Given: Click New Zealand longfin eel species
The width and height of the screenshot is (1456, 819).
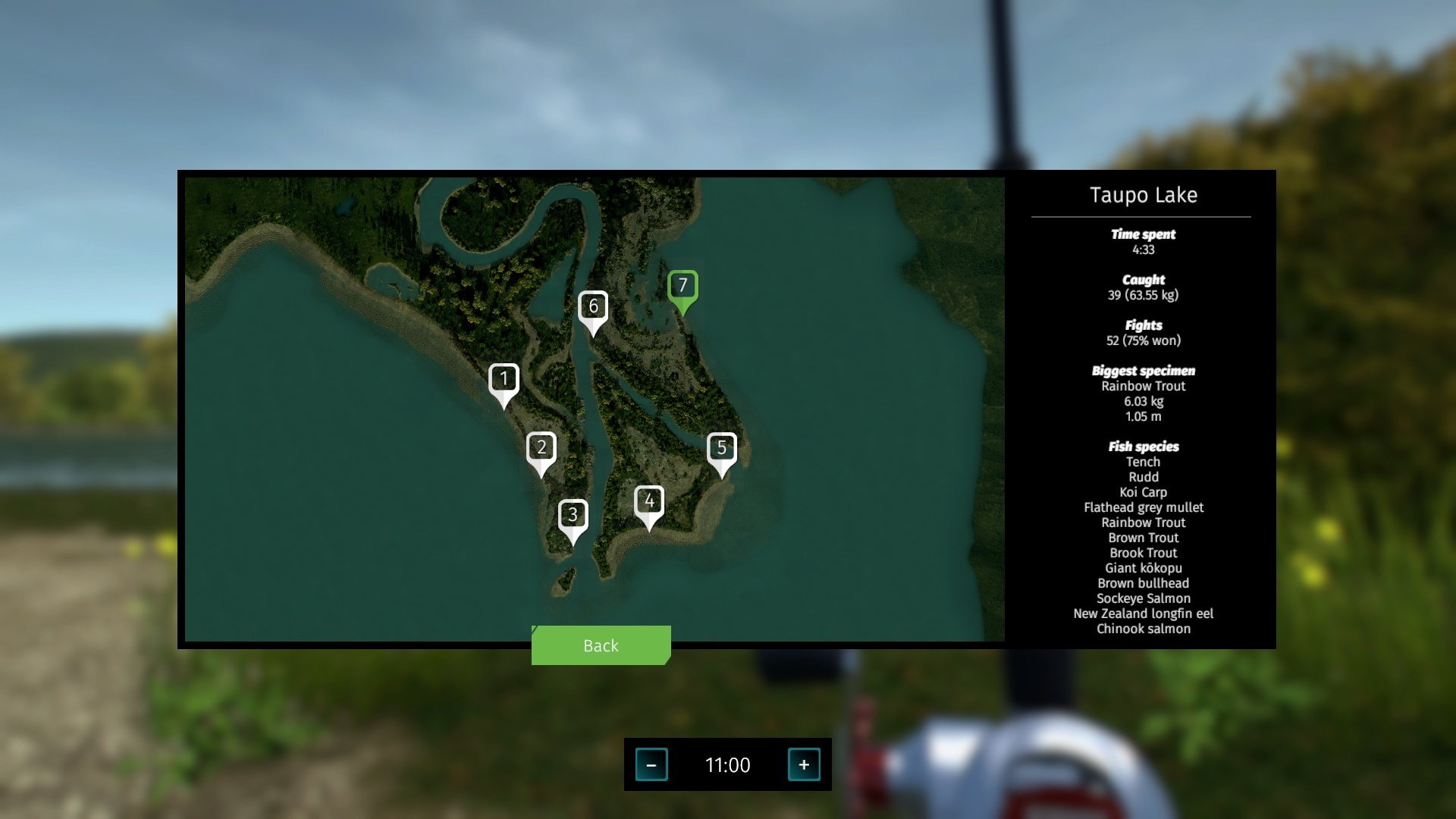Looking at the screenshot, I should coord(1143,613).
